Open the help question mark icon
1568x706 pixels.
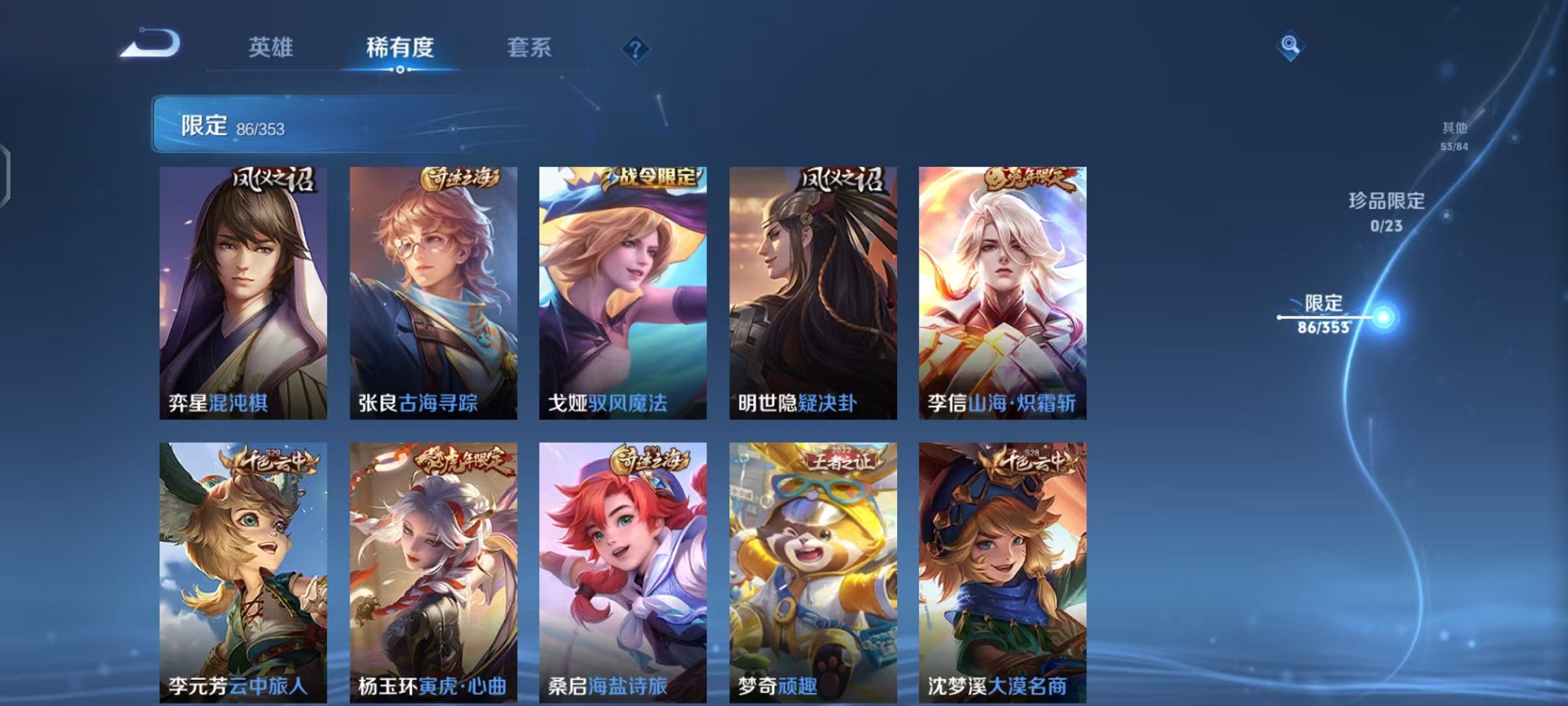(633, 48)
